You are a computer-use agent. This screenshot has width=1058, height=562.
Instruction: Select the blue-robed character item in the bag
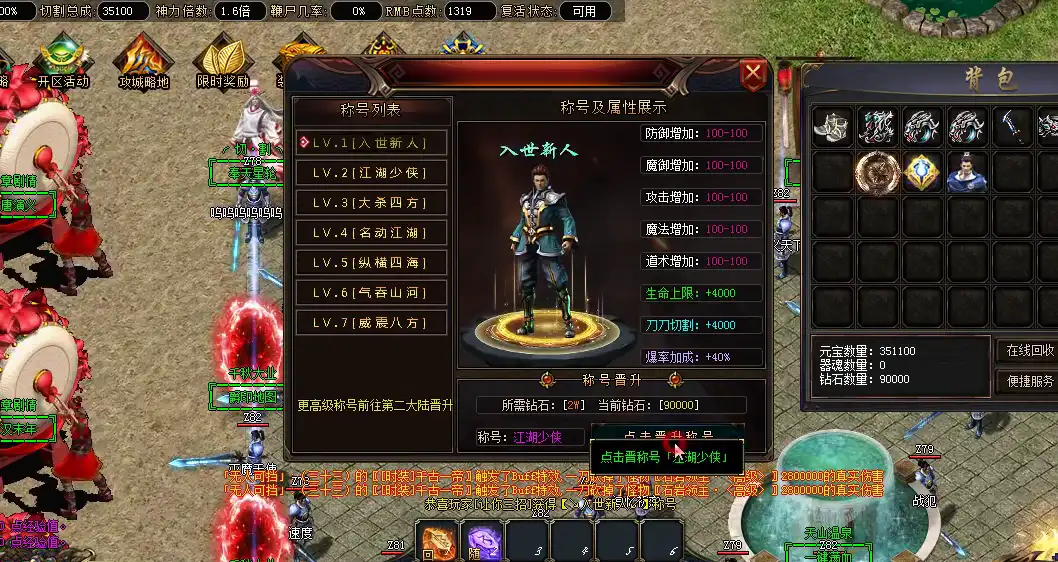coord(966,172)
